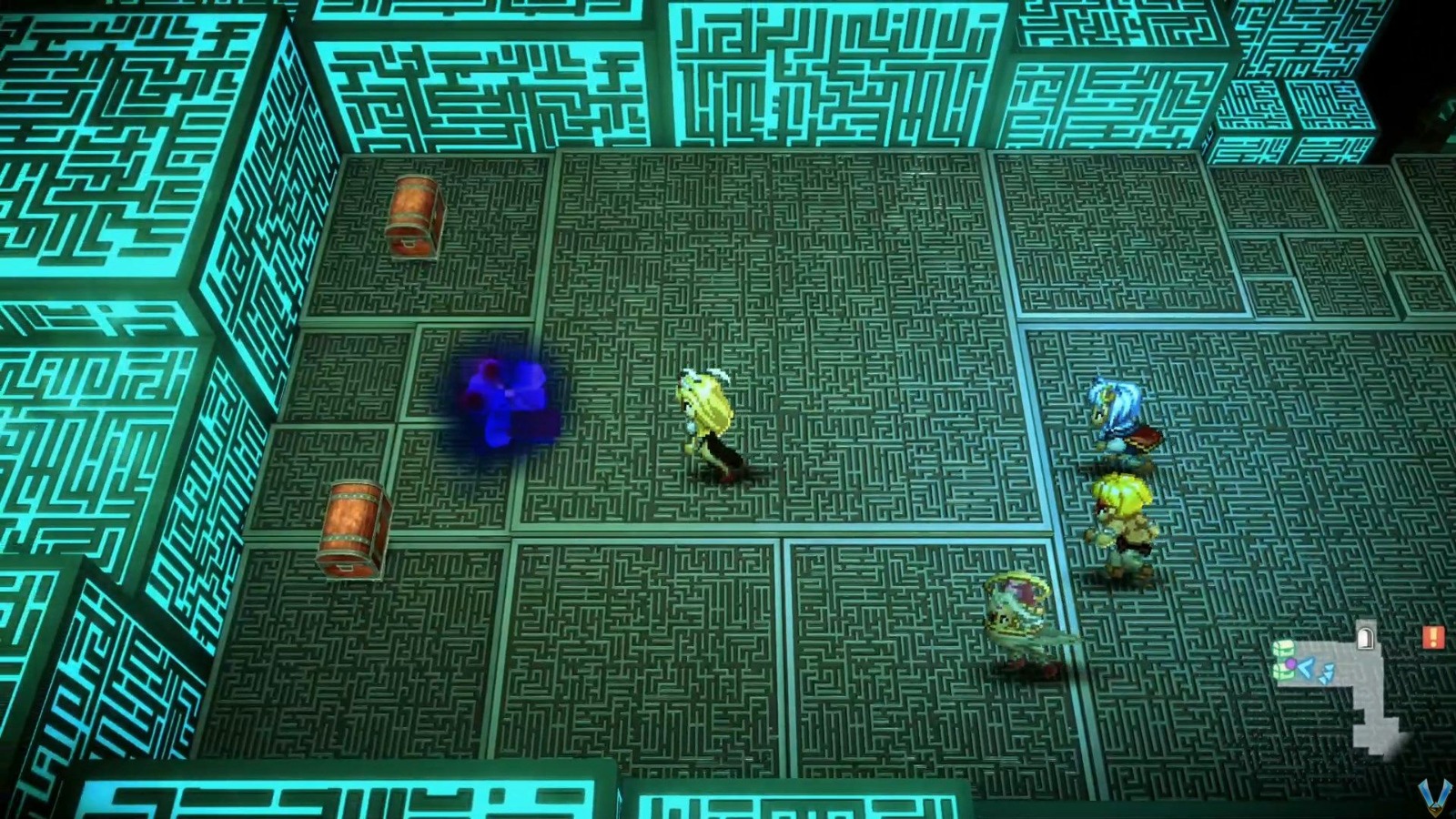Select the red exclamation alert icon
Image resolution: width=1456 pixels, height=819 pixels.
1432,637
